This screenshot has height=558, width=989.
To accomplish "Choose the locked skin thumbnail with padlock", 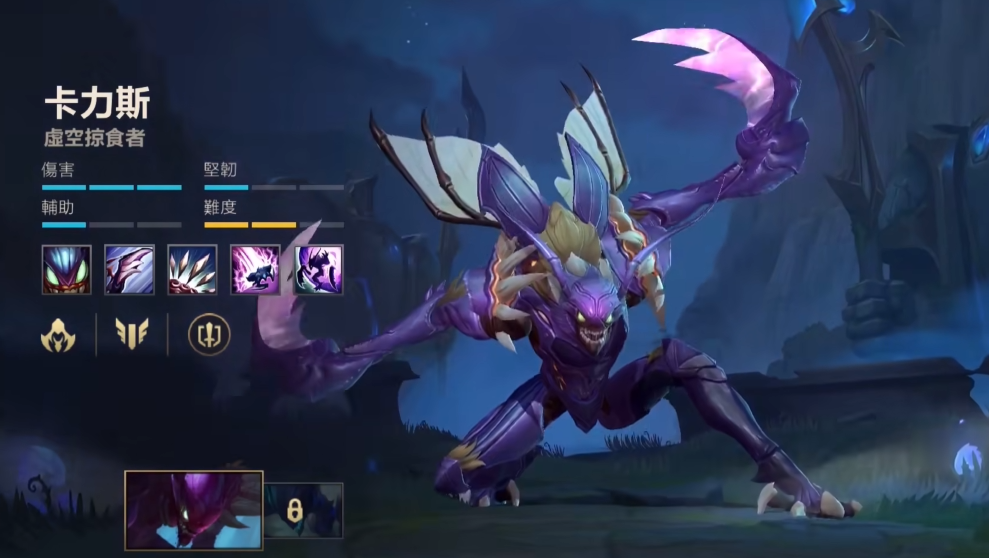I will pyautogui.click(x=303, y=510).
